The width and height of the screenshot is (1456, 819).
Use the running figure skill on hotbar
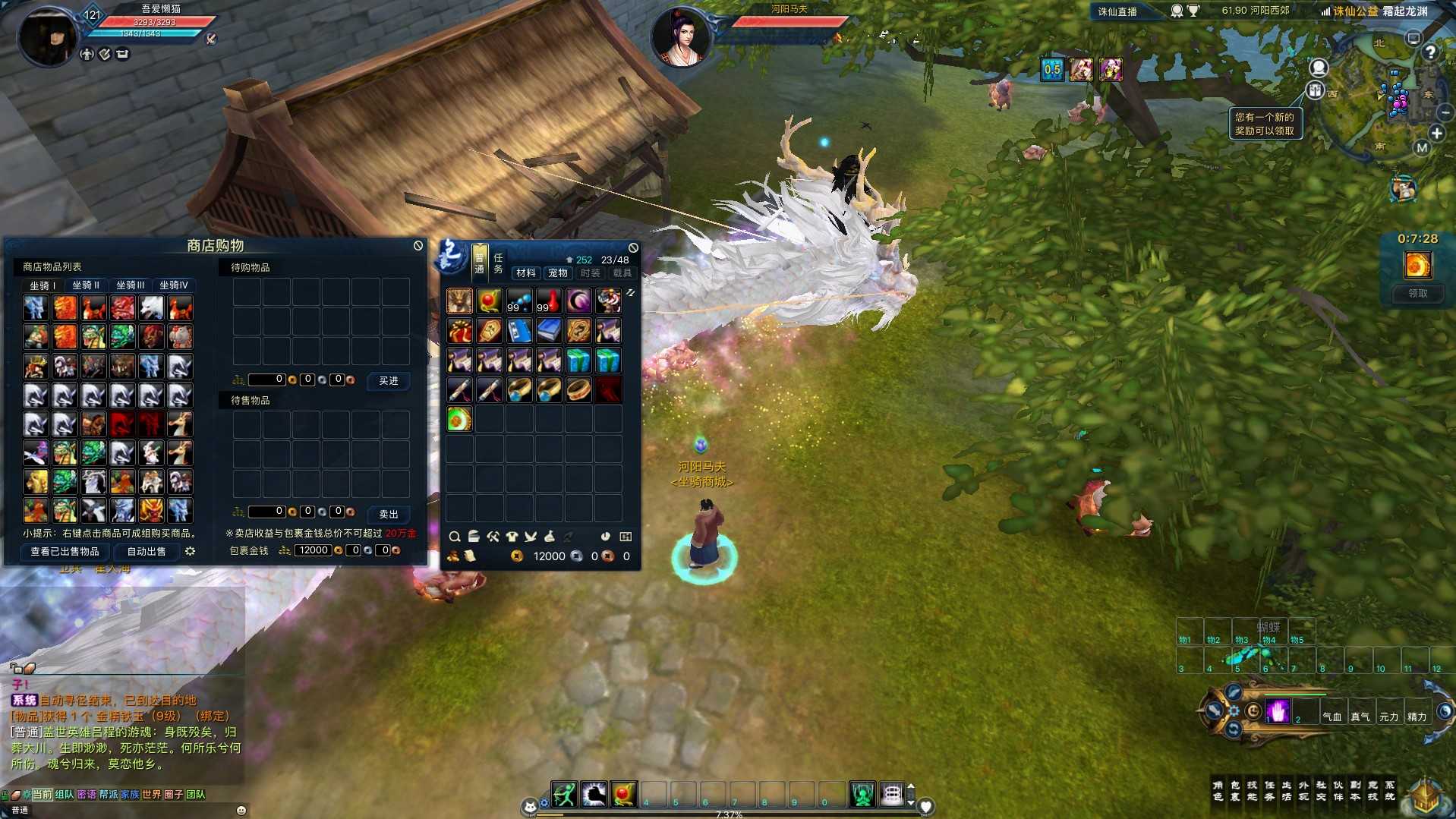coord(564,795)
